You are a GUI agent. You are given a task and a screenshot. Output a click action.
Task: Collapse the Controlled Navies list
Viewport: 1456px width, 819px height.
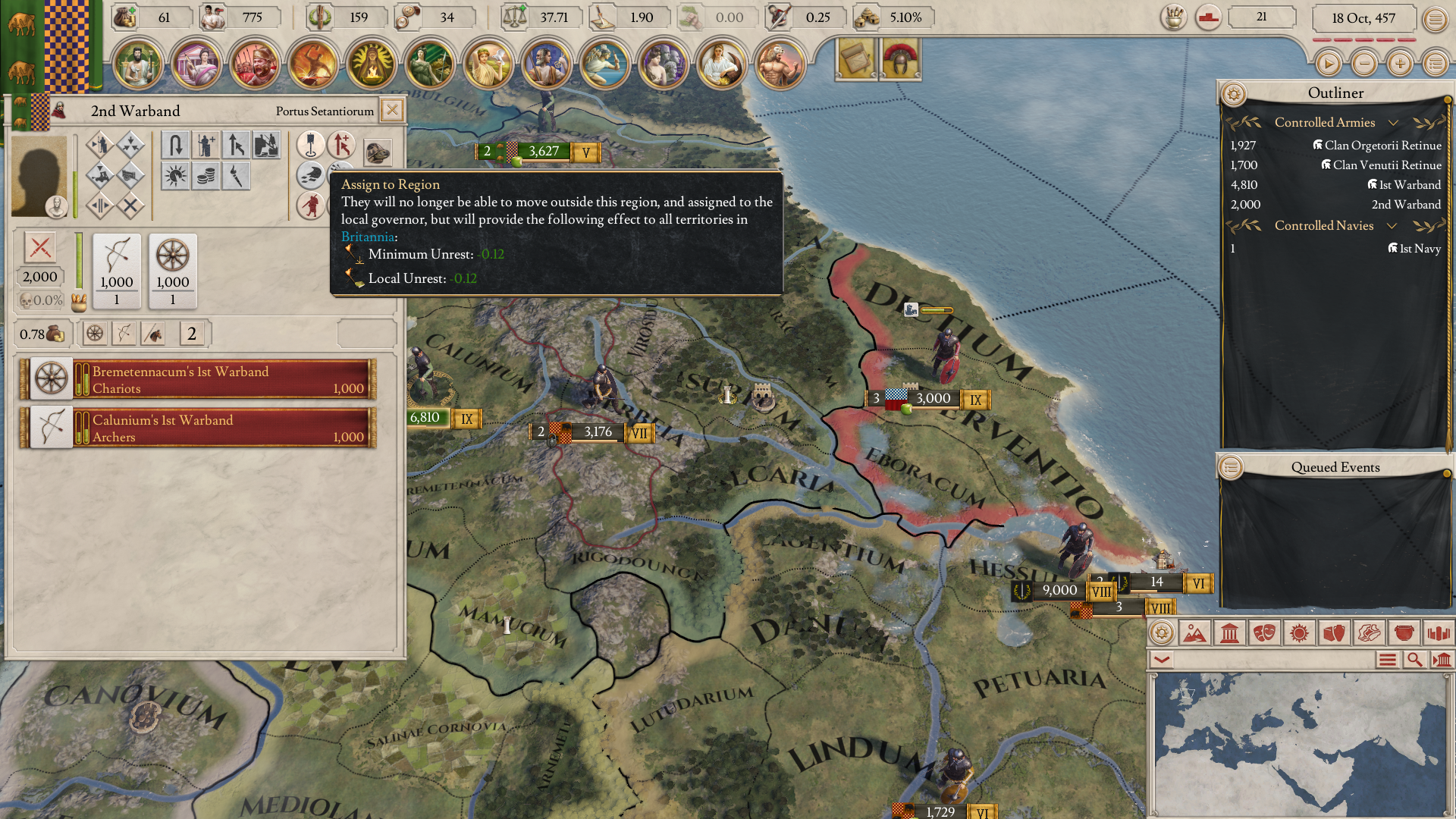pyautogui.click(x=1394, y=225)
